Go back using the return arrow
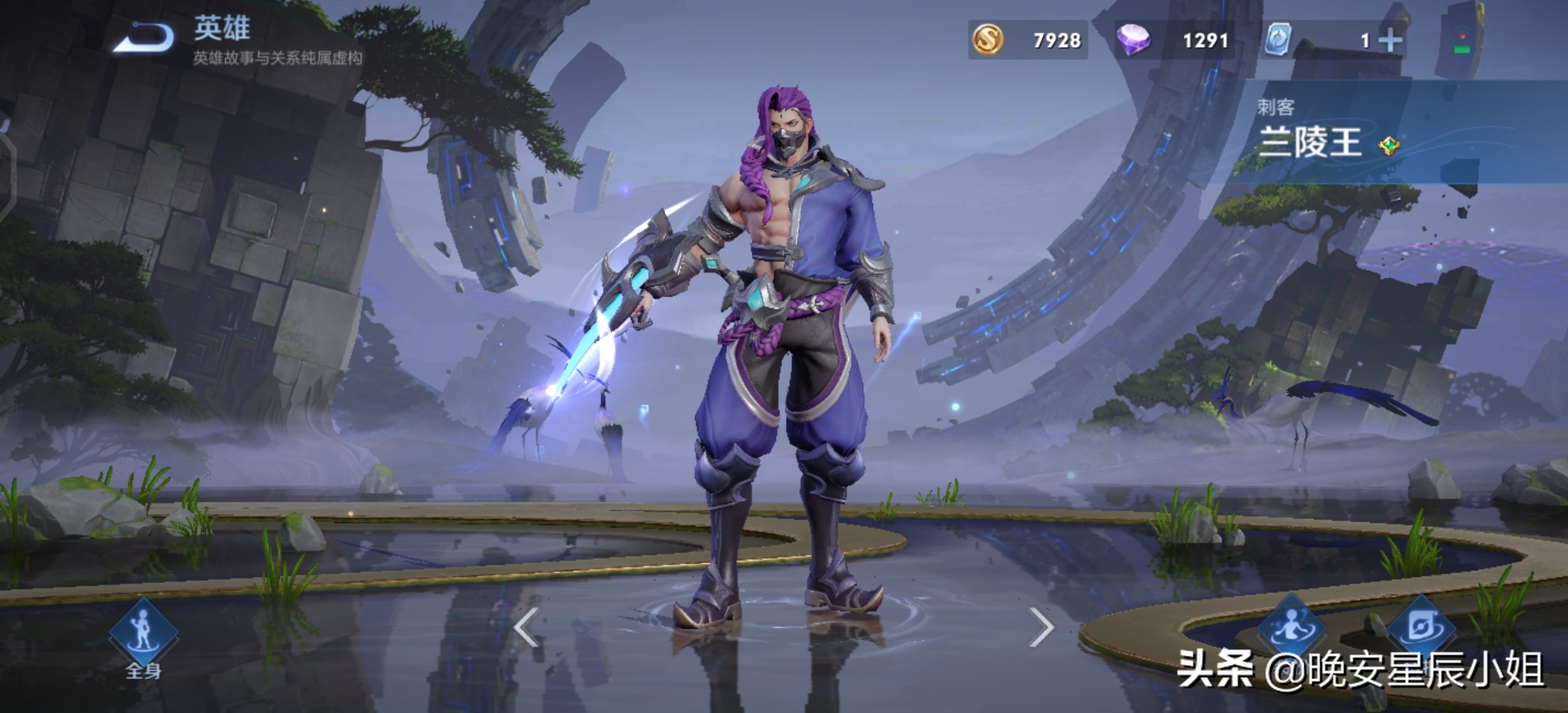Screen dimensions: 1568x713 click(x=144, y=37)
